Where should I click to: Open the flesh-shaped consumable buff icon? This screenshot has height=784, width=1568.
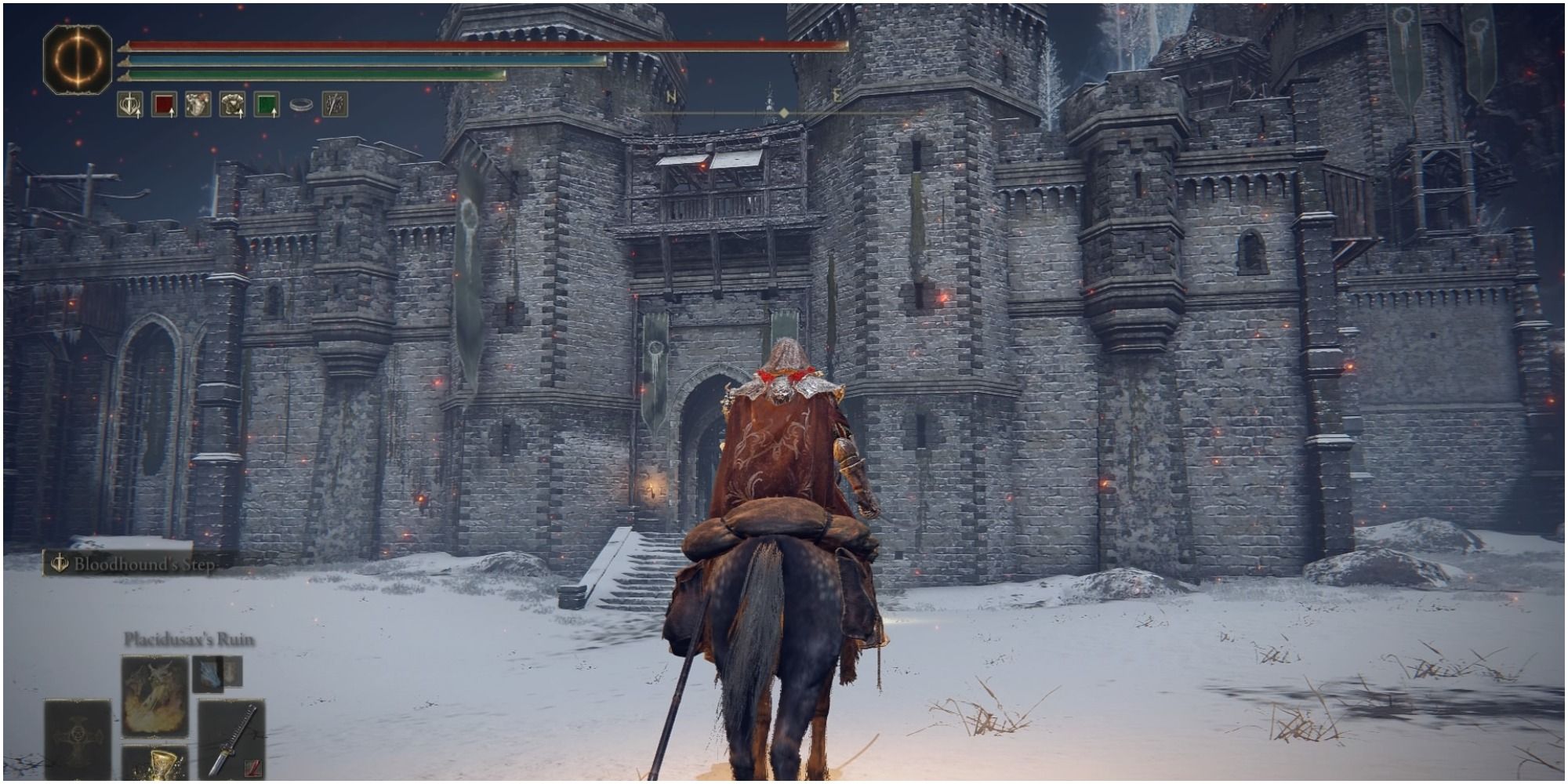pyautogui.click(x=198, y=104)
